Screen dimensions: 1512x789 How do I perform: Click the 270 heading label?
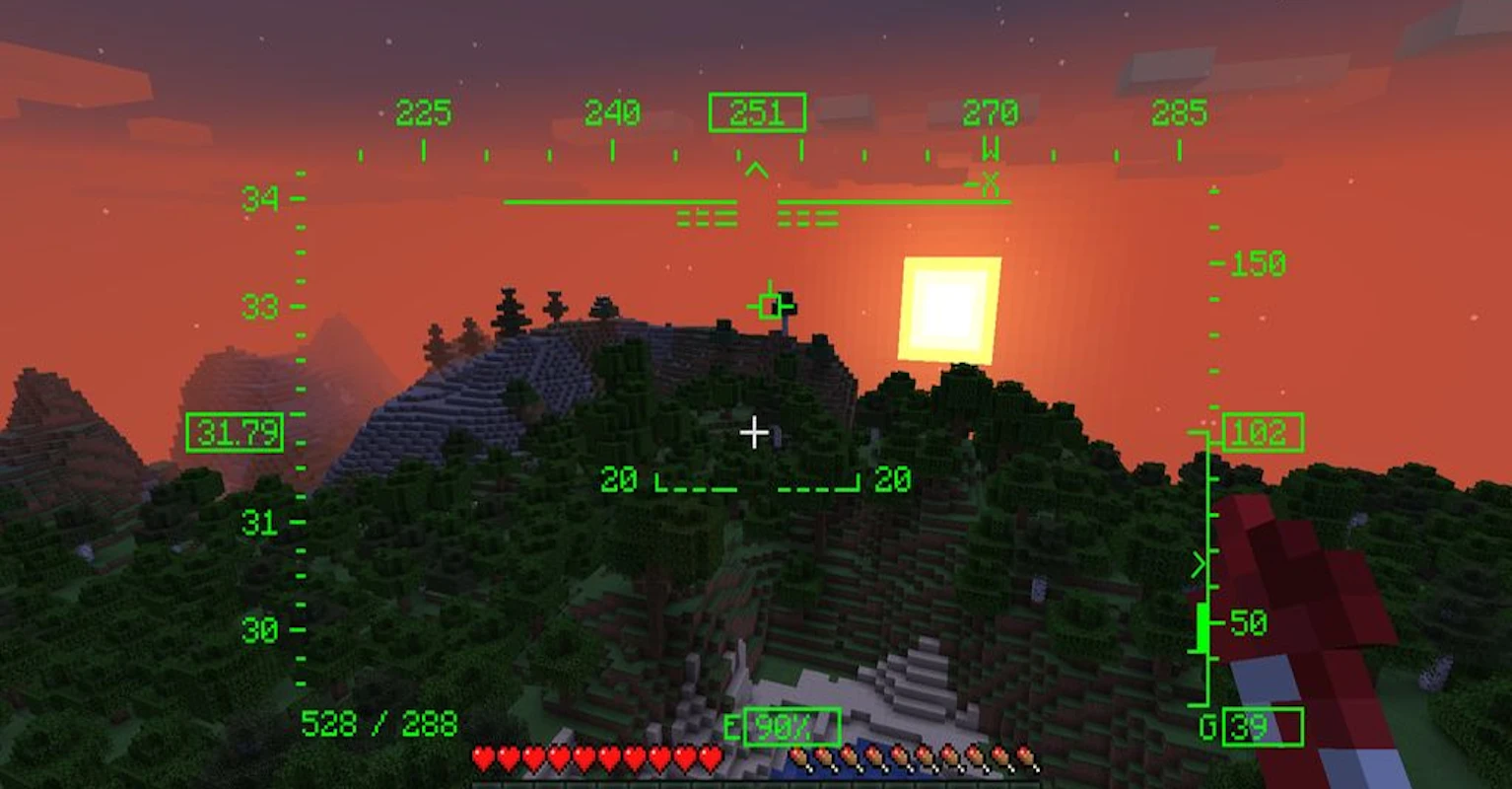[991, 111]
